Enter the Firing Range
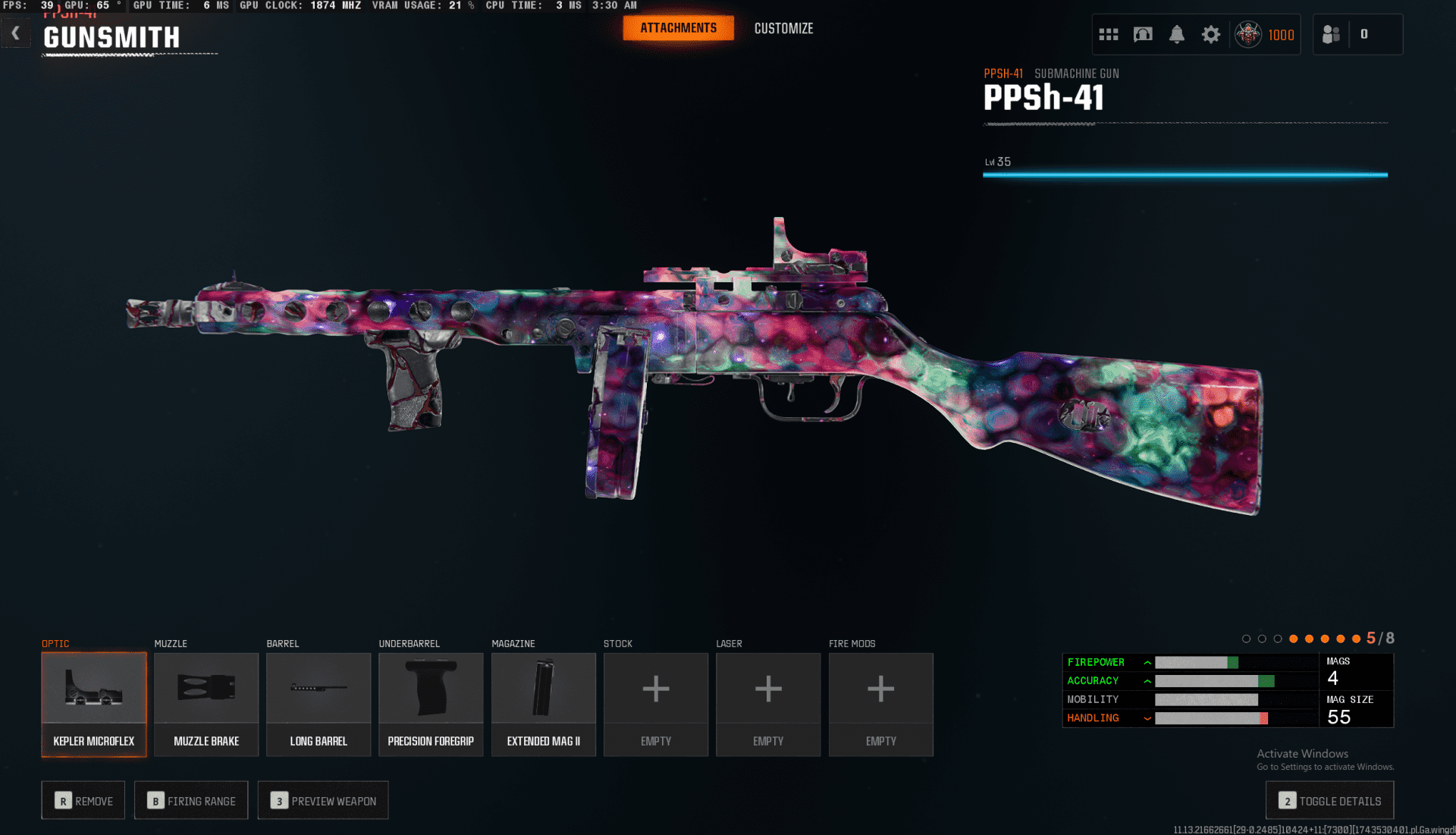Image resolution: width=1456 pixels, height=835 pixels. (191, 801)
